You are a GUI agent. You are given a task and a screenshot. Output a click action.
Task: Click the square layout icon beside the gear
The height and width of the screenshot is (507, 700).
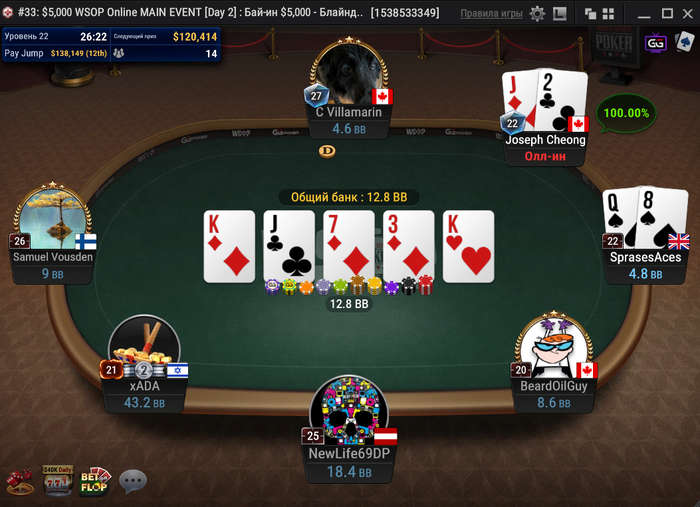(560, 14)
